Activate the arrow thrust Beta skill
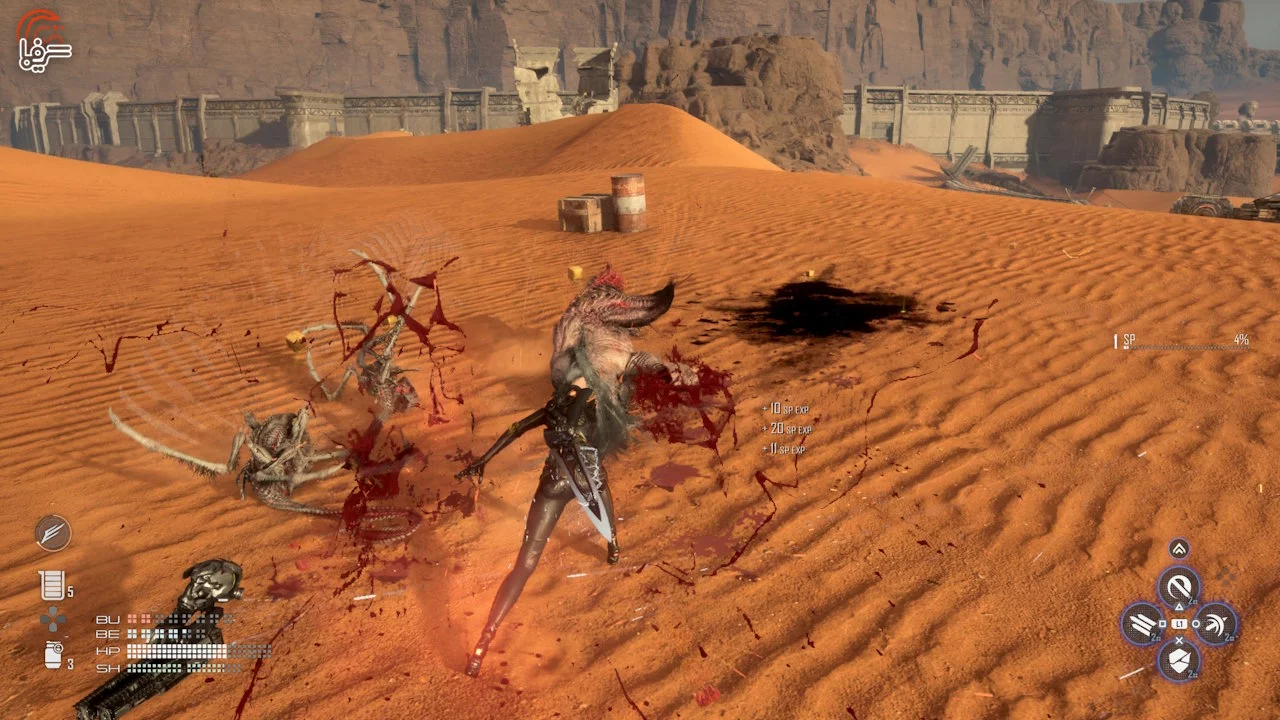Screen dimensions: 1280x720 1216,623
